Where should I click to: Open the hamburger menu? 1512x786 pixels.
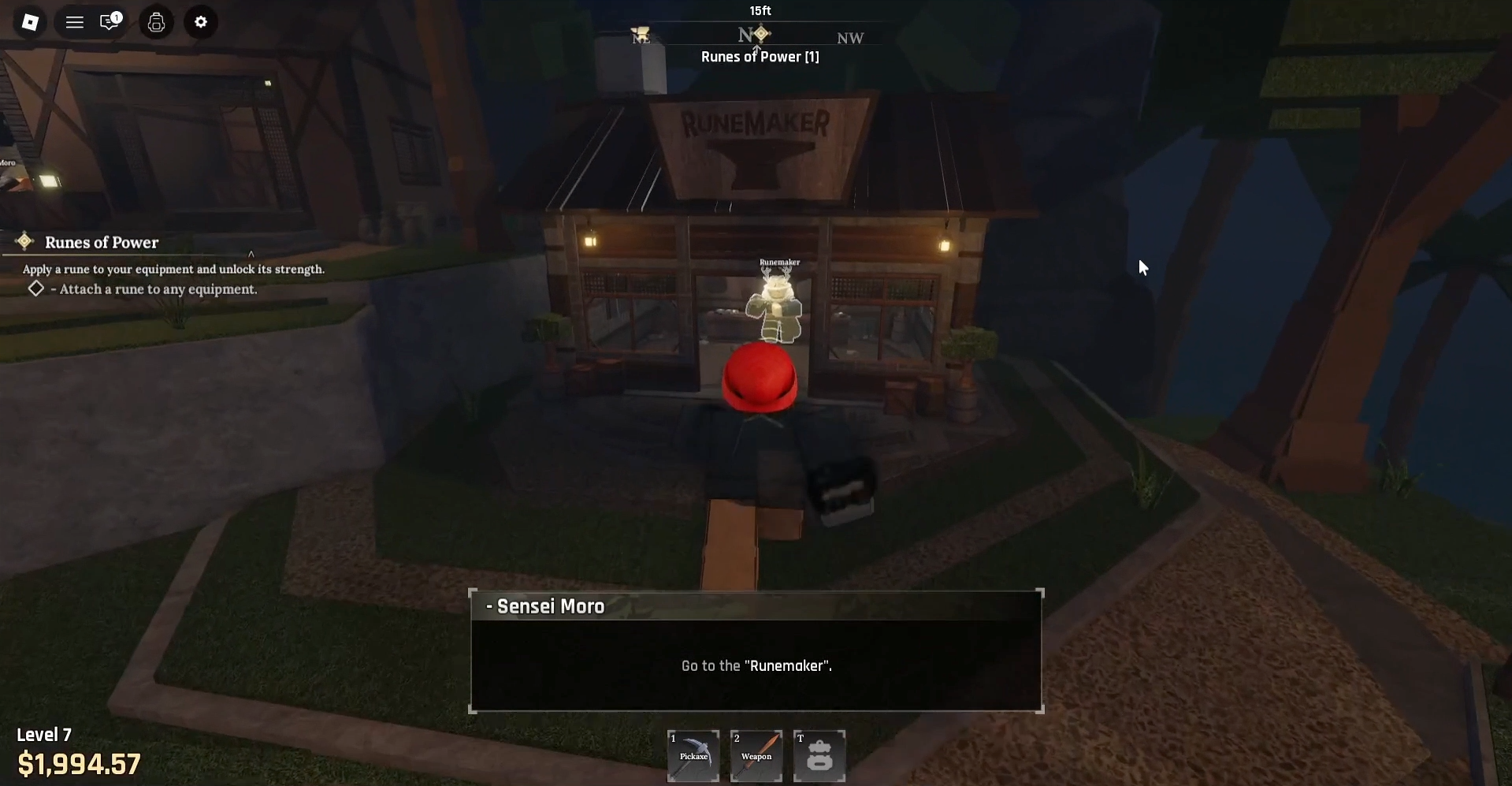click(73, 22)
